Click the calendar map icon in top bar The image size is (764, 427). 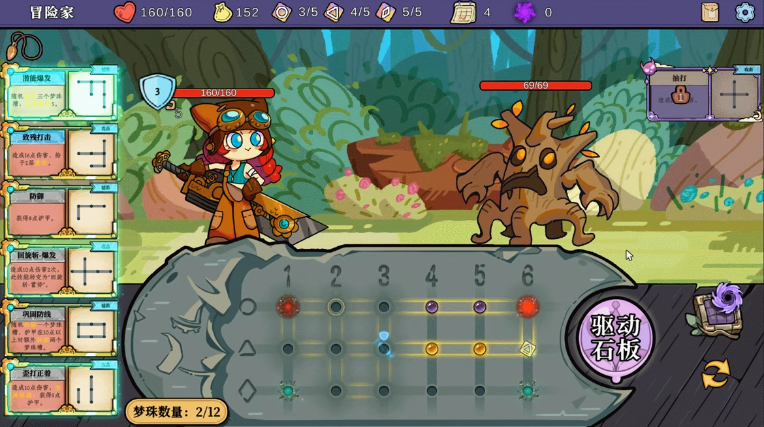tap(463, 12)
